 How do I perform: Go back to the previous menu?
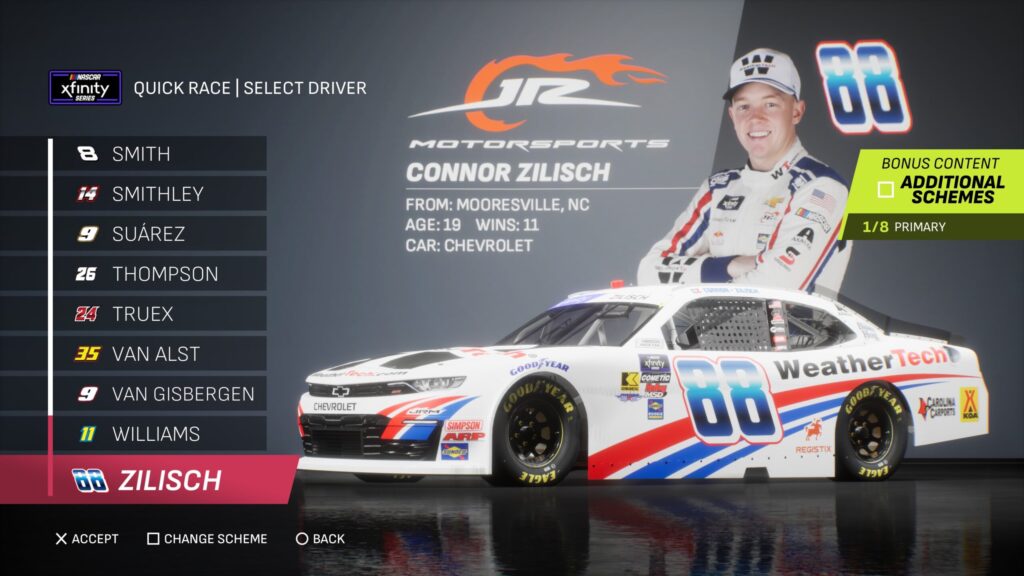pyautogui.click(x=320, y=539)
